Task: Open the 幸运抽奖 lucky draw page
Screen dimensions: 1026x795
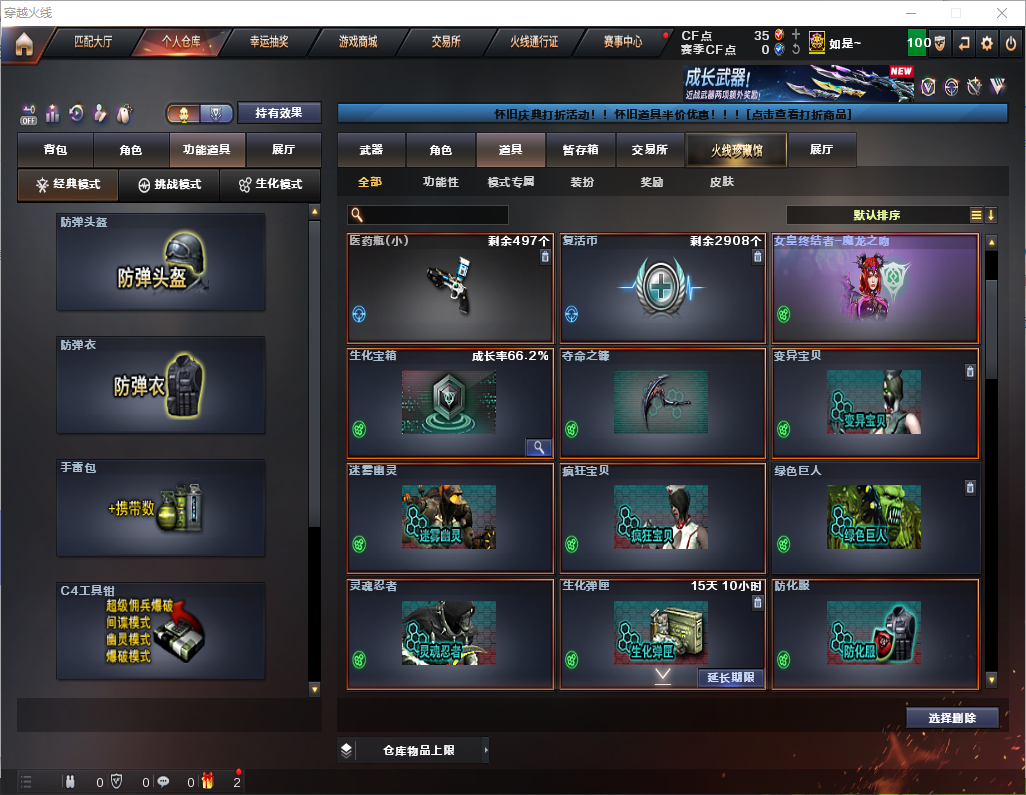Action: (x=269, y=42)
